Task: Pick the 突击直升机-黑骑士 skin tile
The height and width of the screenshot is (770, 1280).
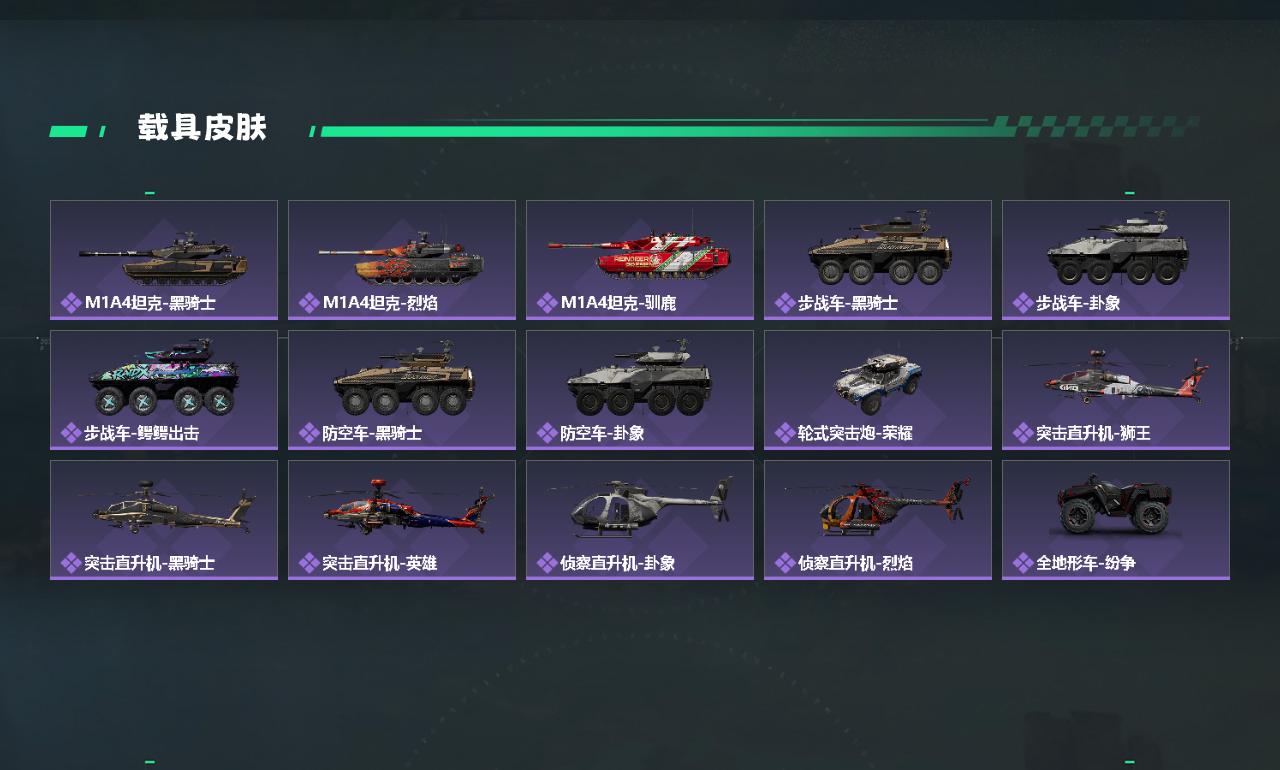Action: (x=164, y=520)
